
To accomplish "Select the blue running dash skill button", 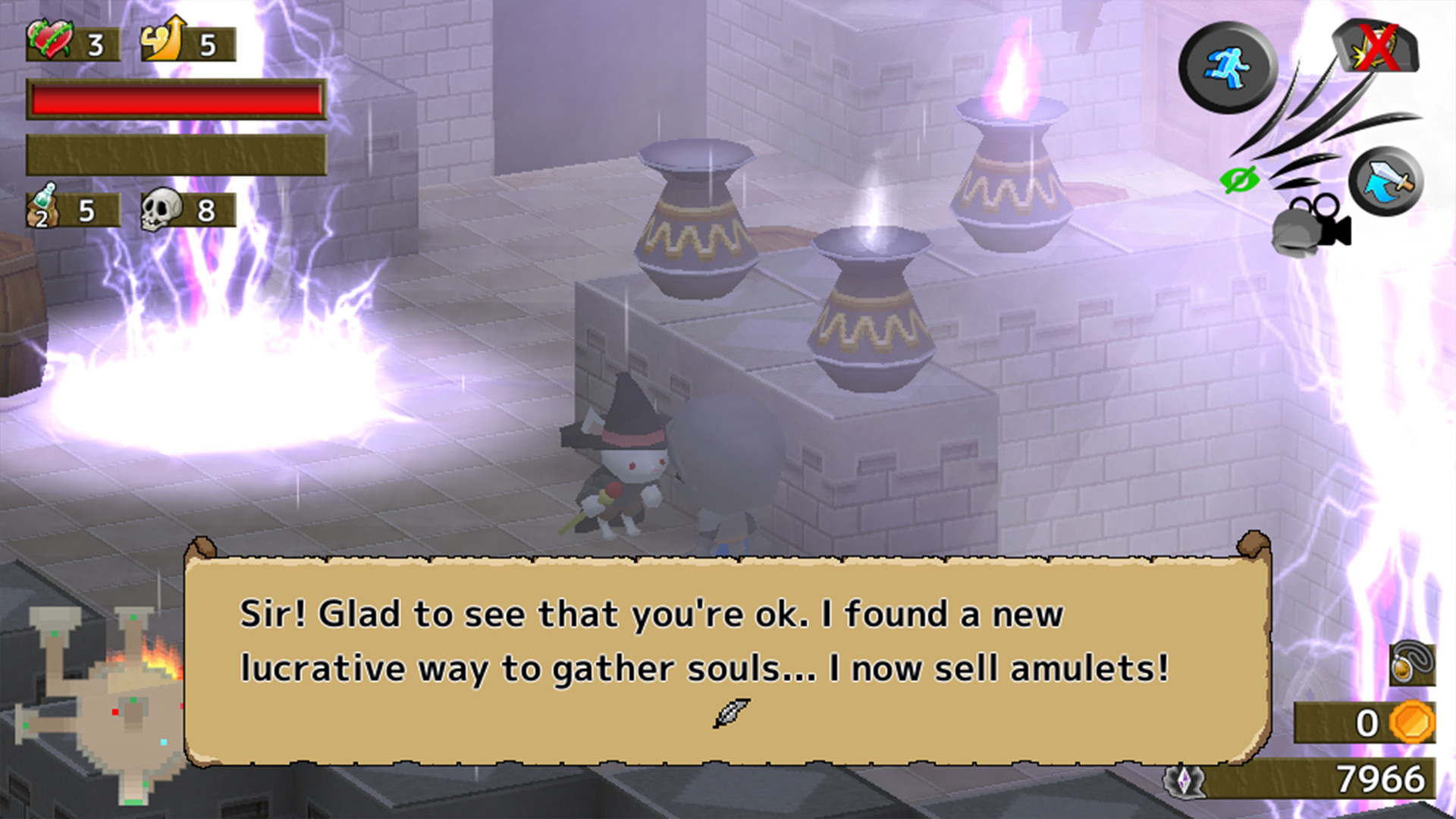I will 1224,67.
